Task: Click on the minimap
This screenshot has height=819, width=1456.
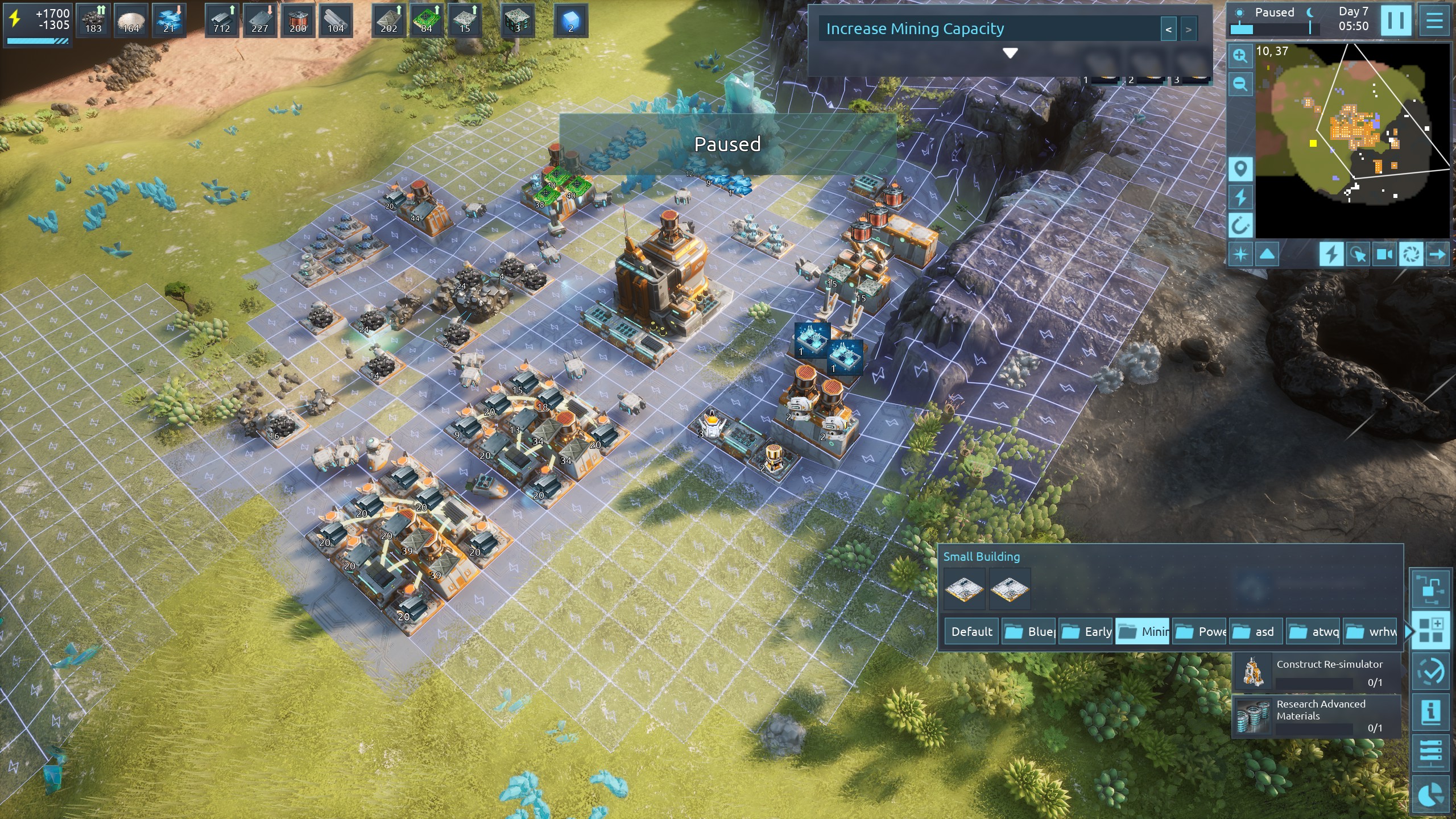Action: [x=1351, y=141]
